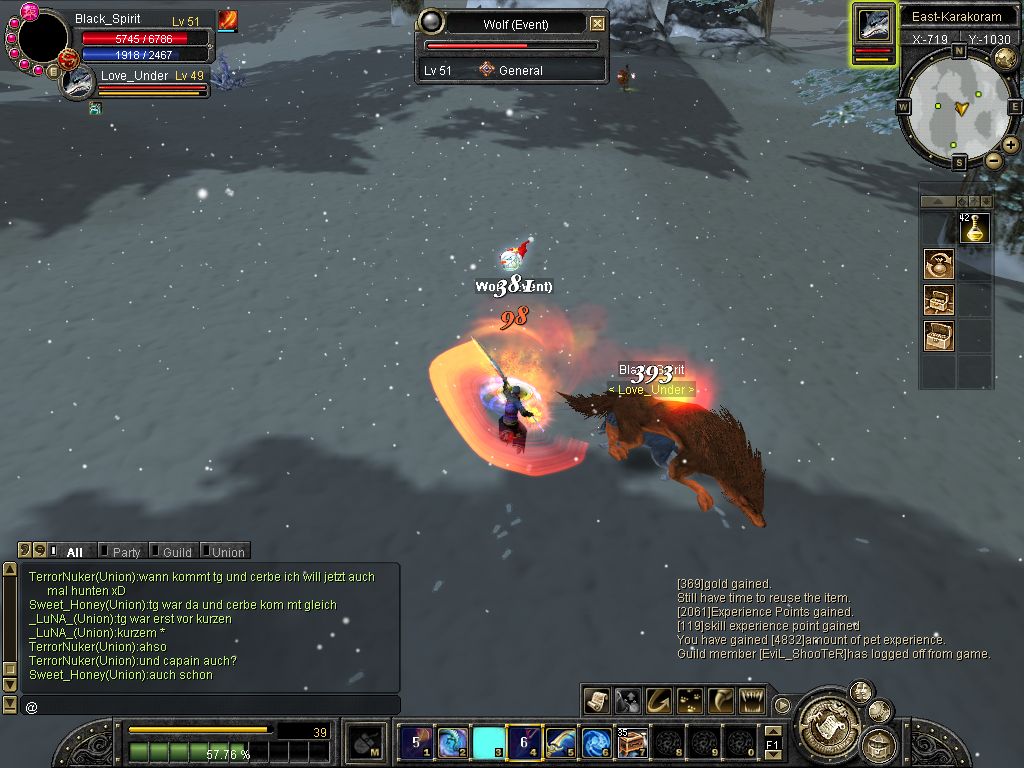1024x768 pixels.
Task: Open the scroll icon in the action bar
Action: pyautogui.click(x=597, y=700)
